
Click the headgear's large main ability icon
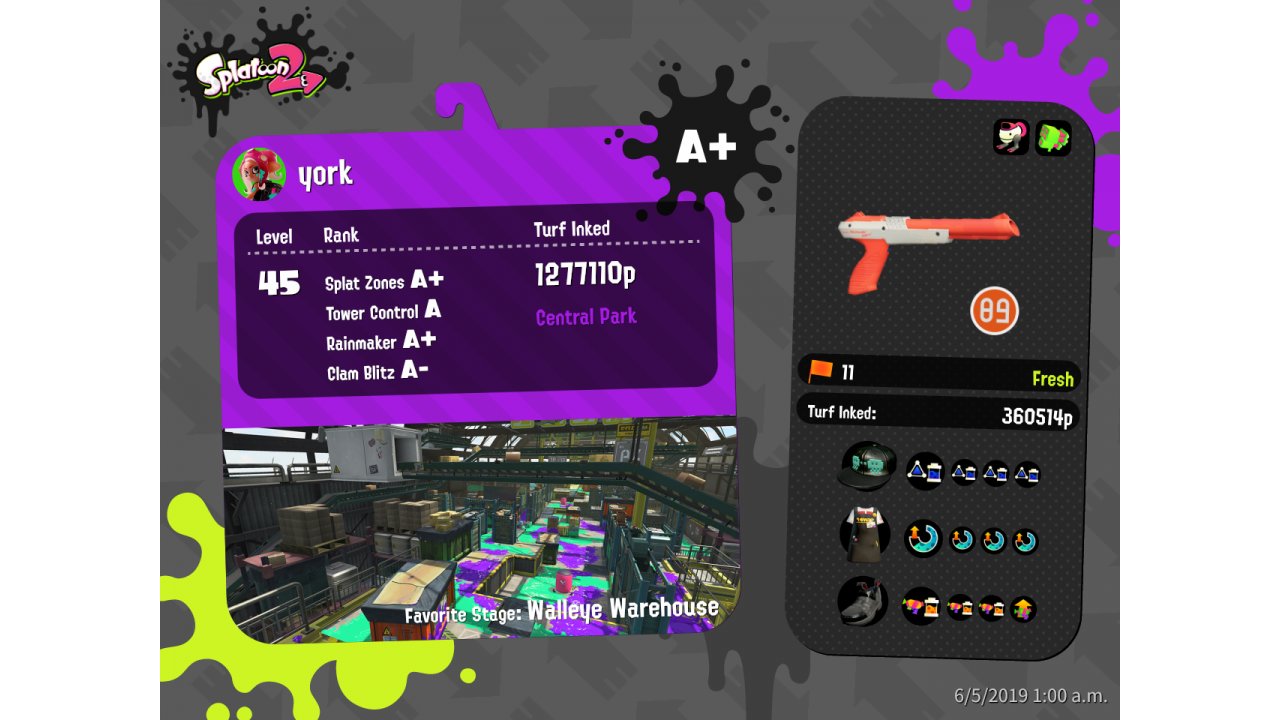(924, 471)
